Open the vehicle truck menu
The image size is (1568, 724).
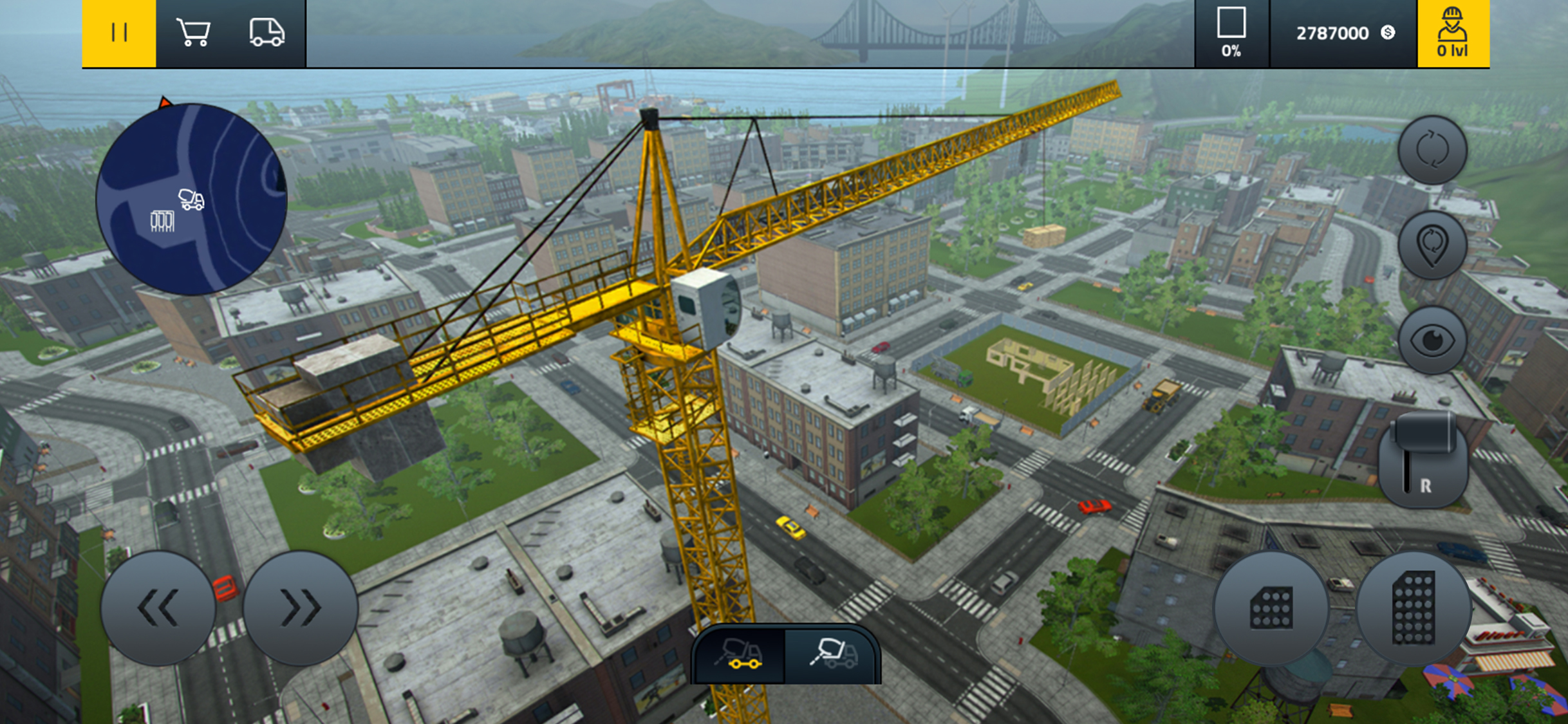266,33
